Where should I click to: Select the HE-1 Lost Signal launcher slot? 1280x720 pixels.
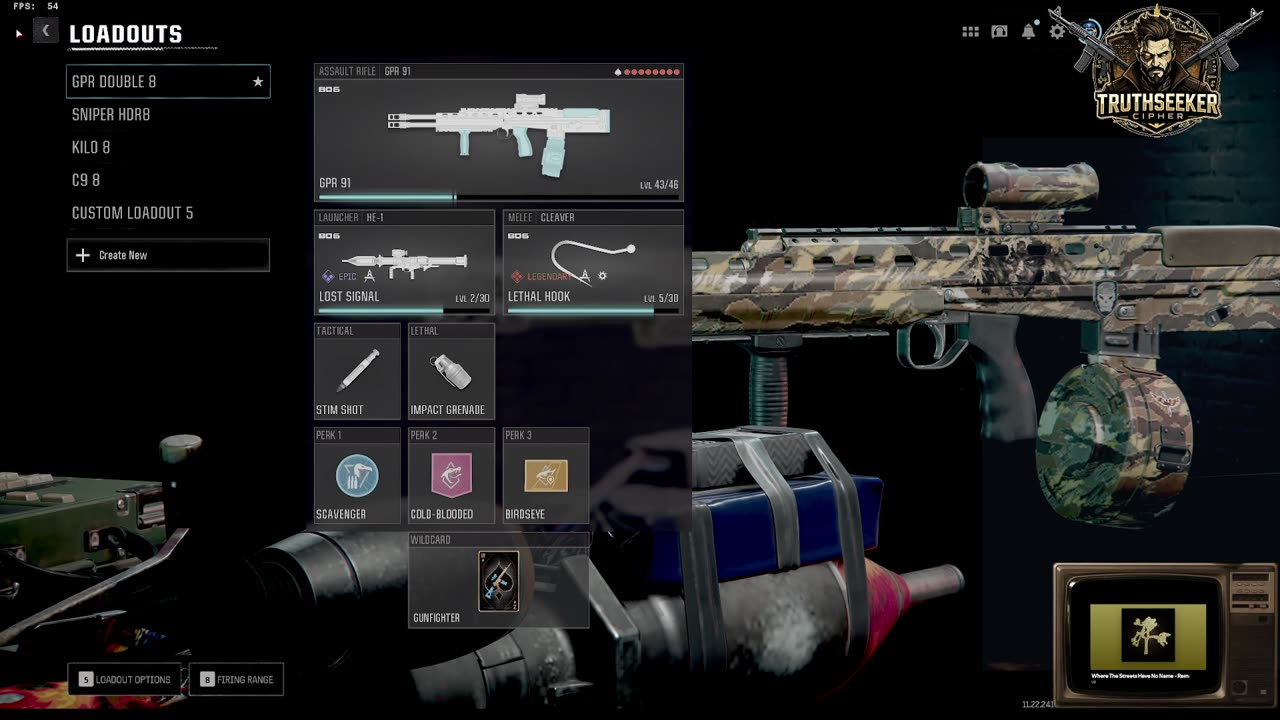coord(404,262)
